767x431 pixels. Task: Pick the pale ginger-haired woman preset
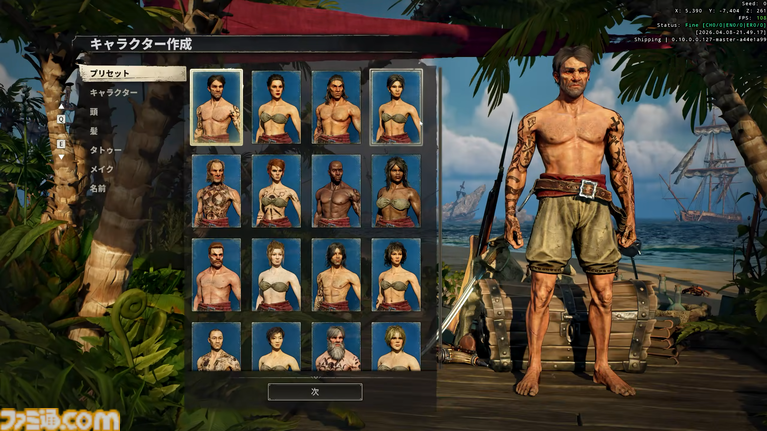click(x=276, y=274)
